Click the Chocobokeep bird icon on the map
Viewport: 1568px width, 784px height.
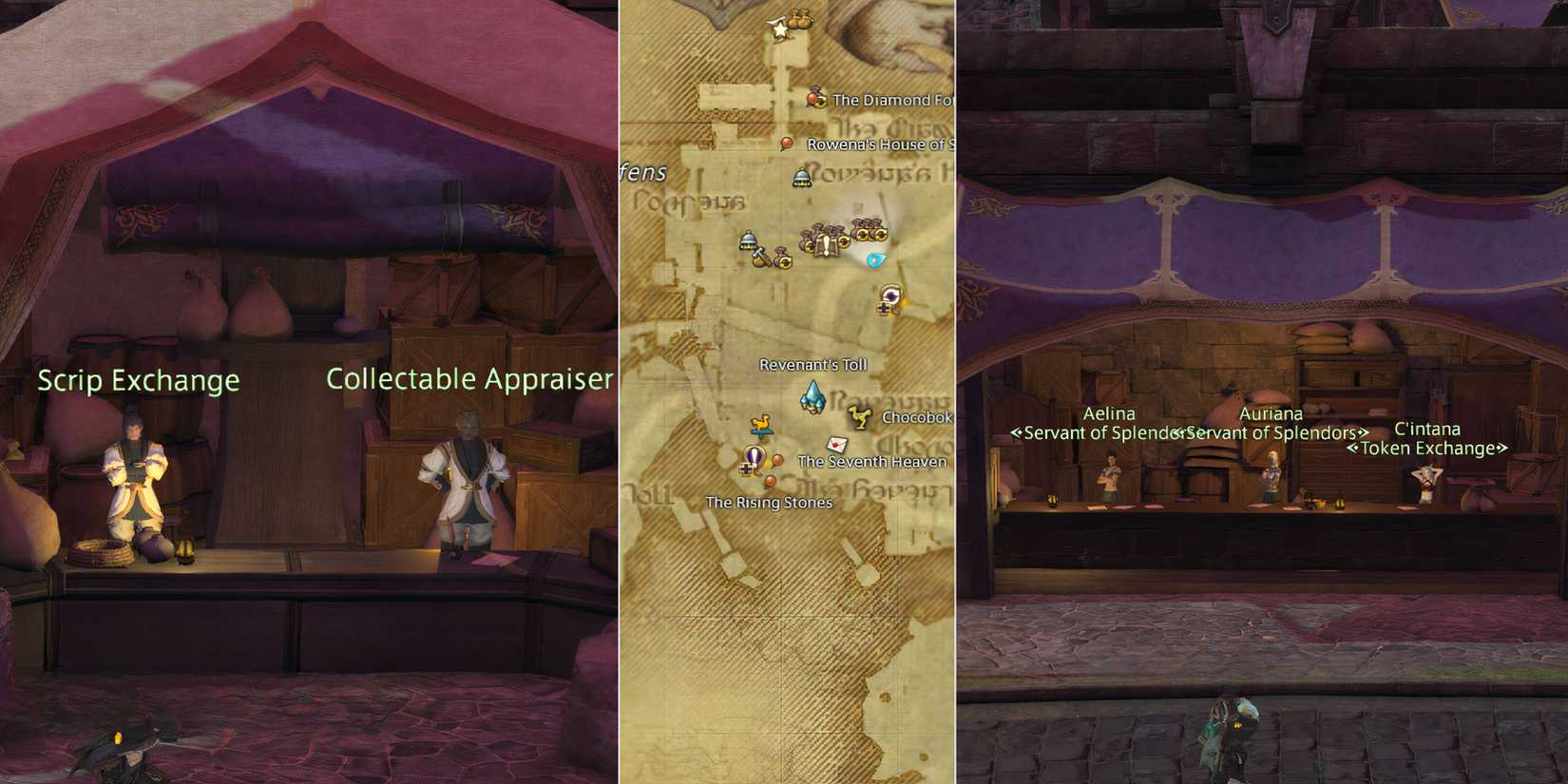tap(862, 418)
